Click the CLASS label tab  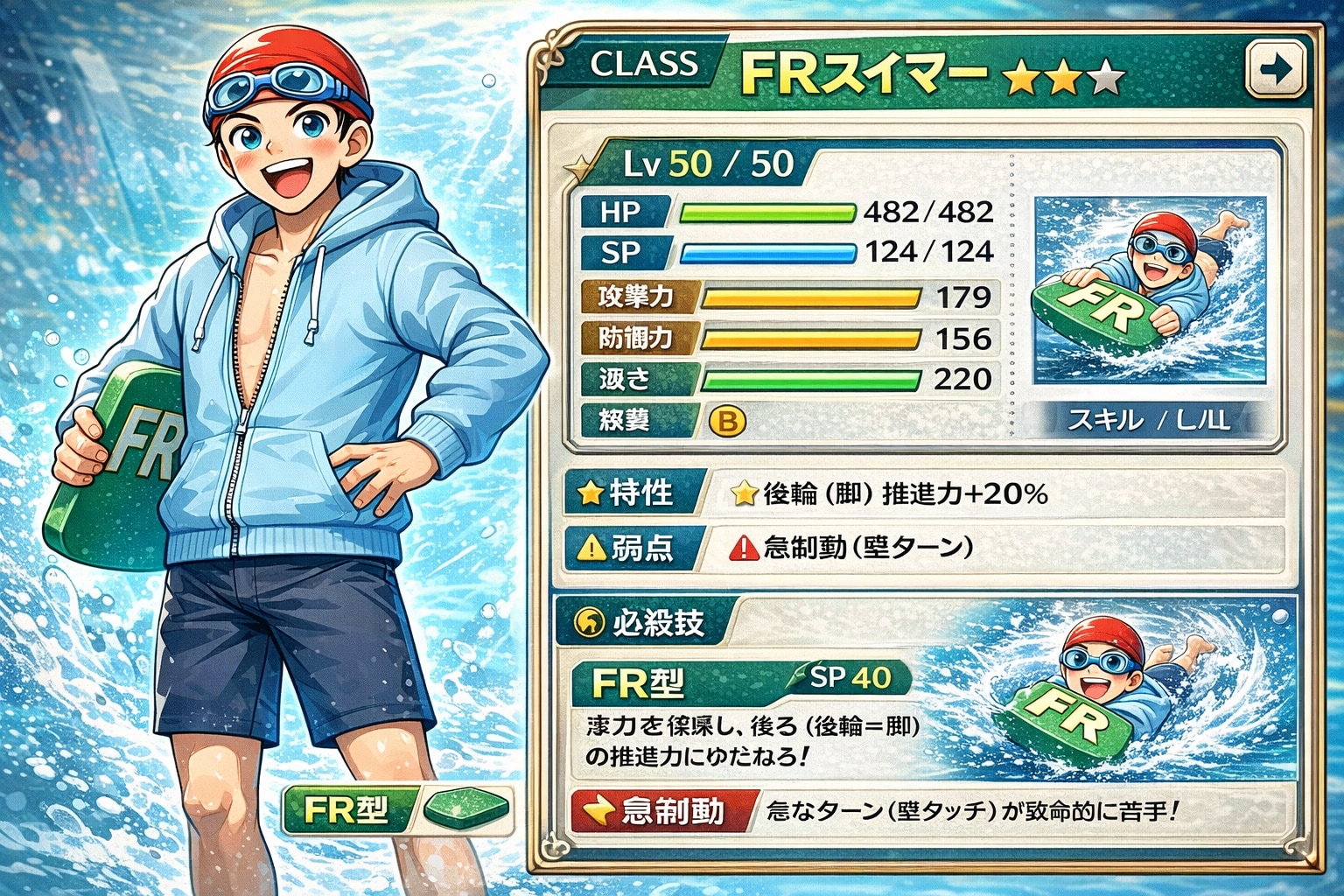tap(643, 64)
